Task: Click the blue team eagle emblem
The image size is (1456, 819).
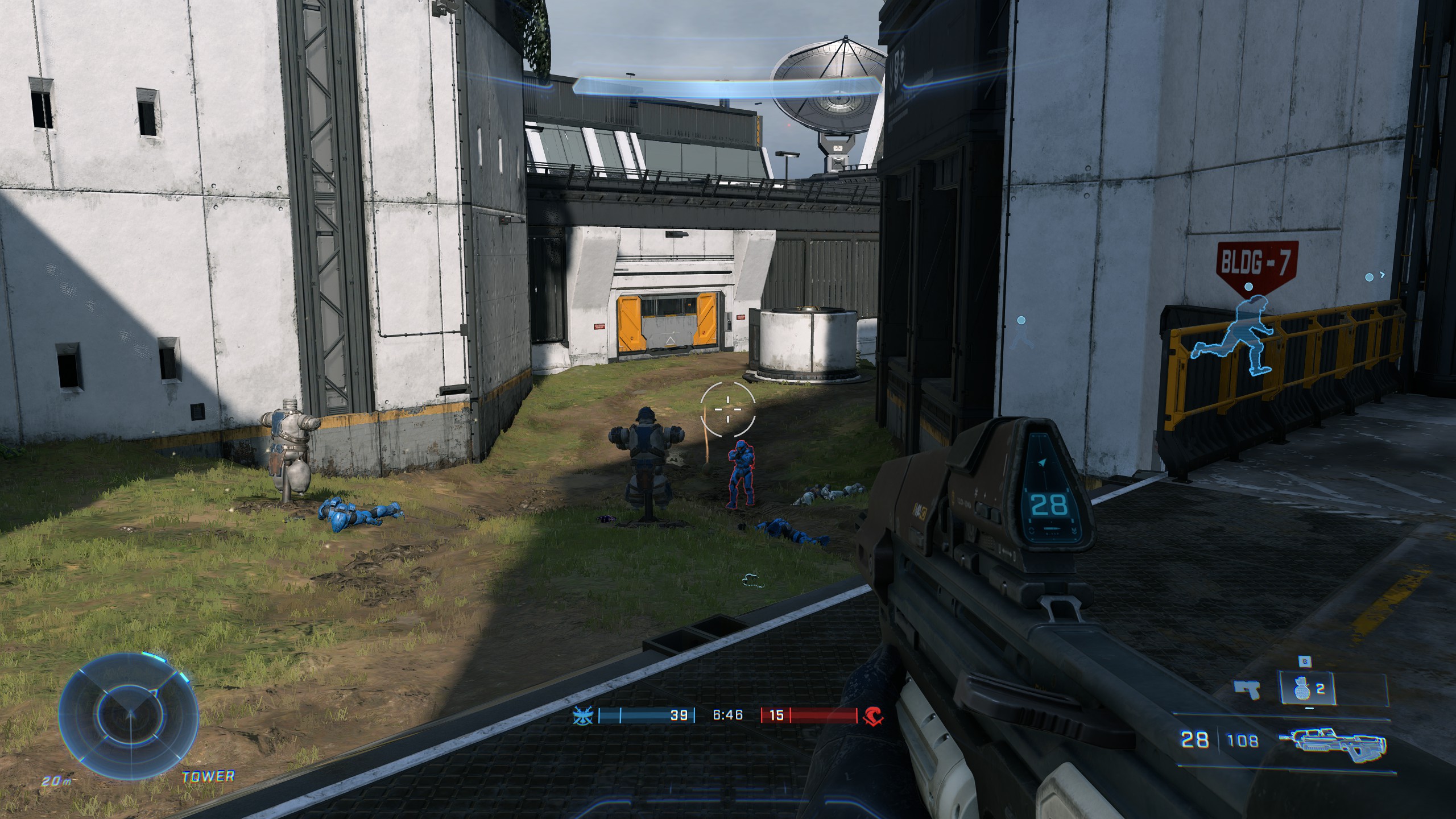Action: [582, 715]
